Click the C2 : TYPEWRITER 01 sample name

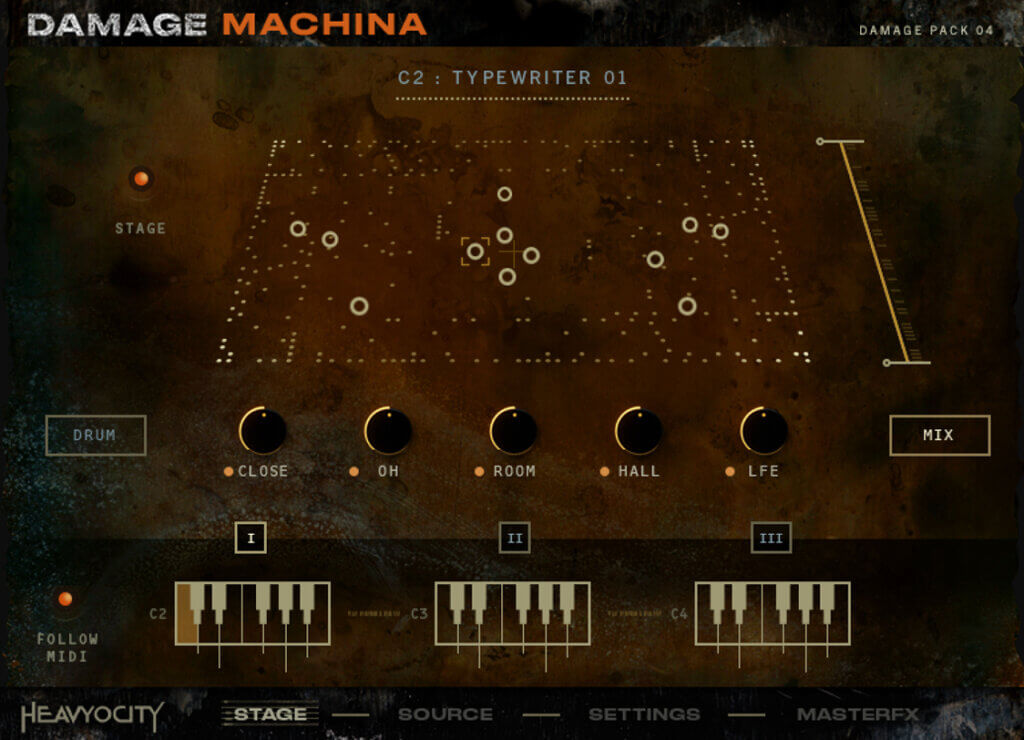[512, 77]
